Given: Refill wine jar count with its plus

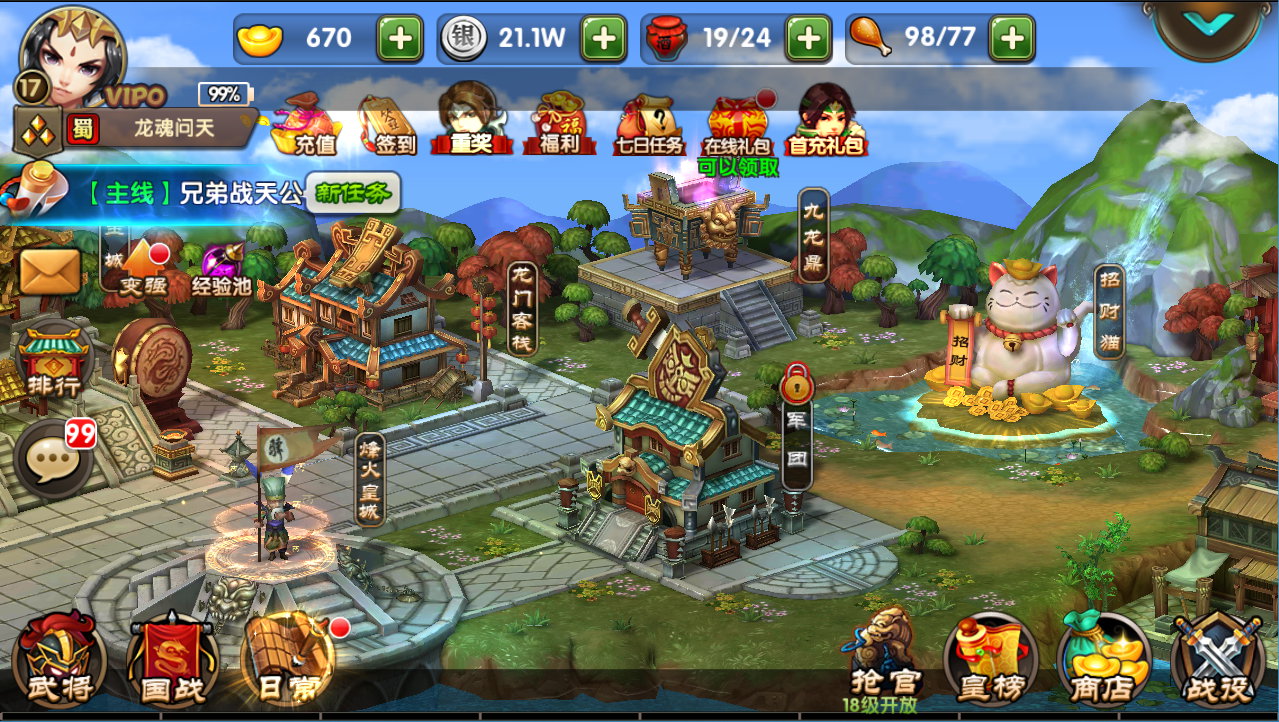Looking at the screenshot, I should [x=807, y=39].
